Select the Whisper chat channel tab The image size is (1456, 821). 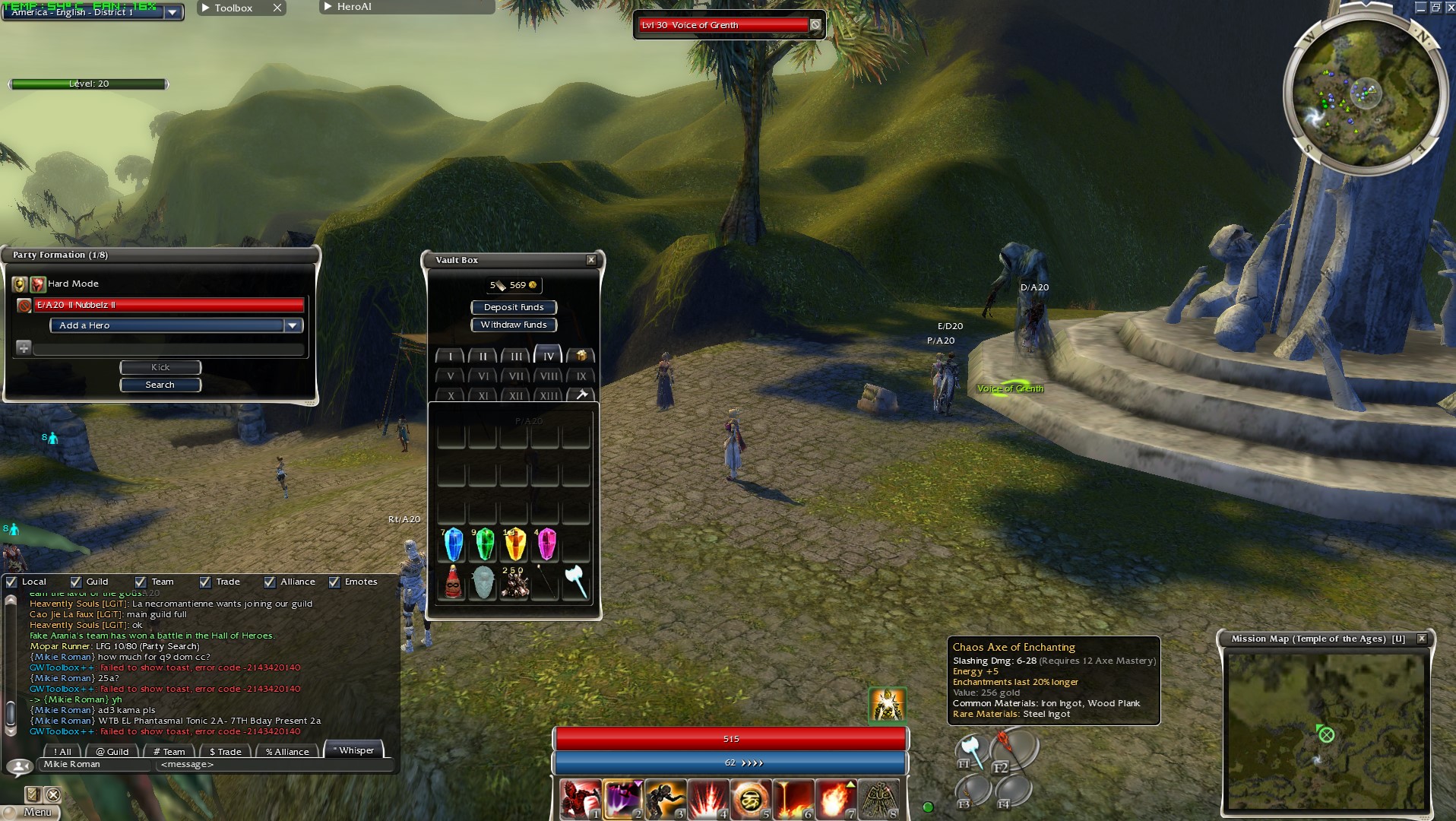354,750
